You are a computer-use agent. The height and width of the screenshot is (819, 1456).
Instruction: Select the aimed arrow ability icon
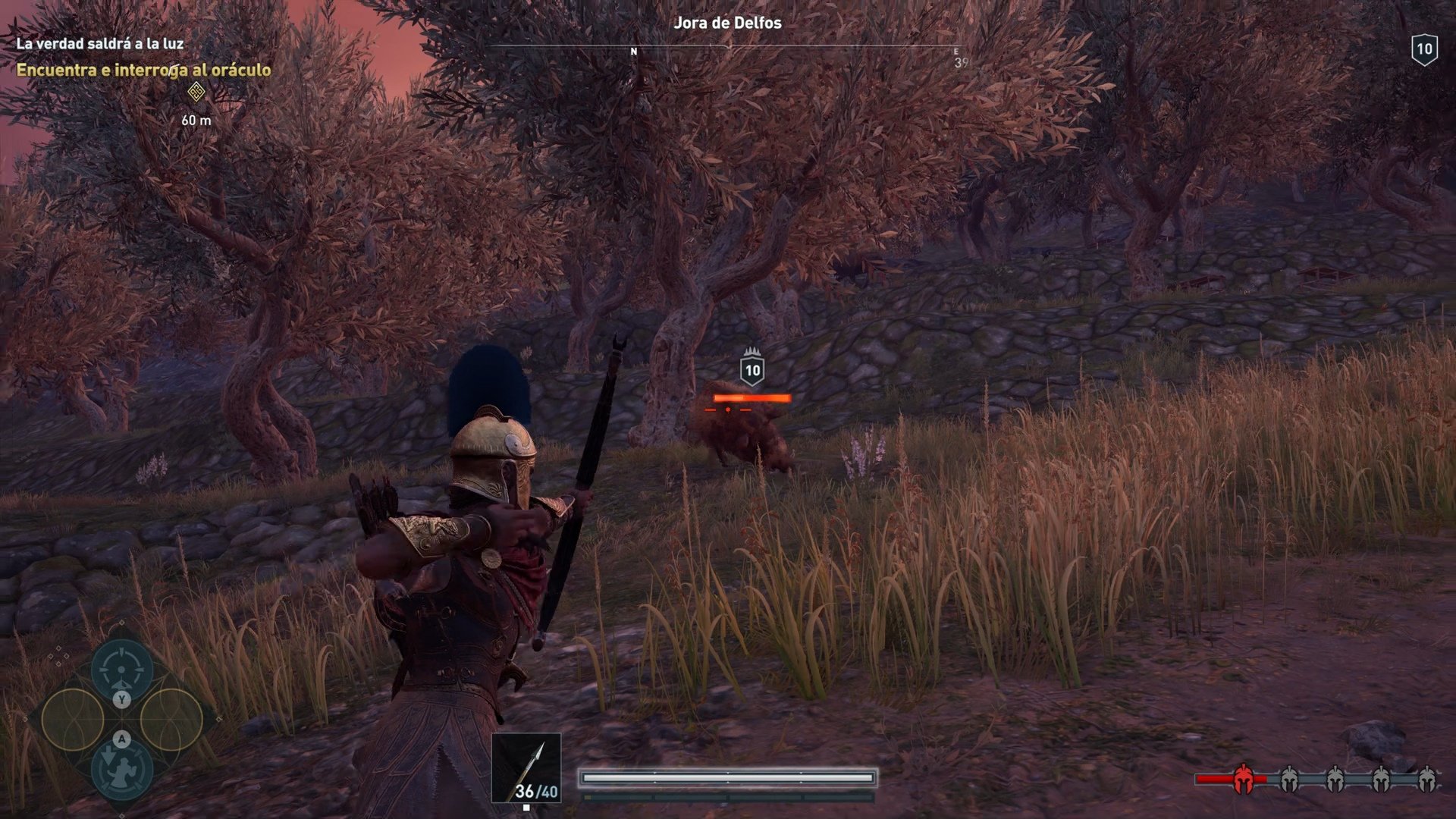(121, 670)
